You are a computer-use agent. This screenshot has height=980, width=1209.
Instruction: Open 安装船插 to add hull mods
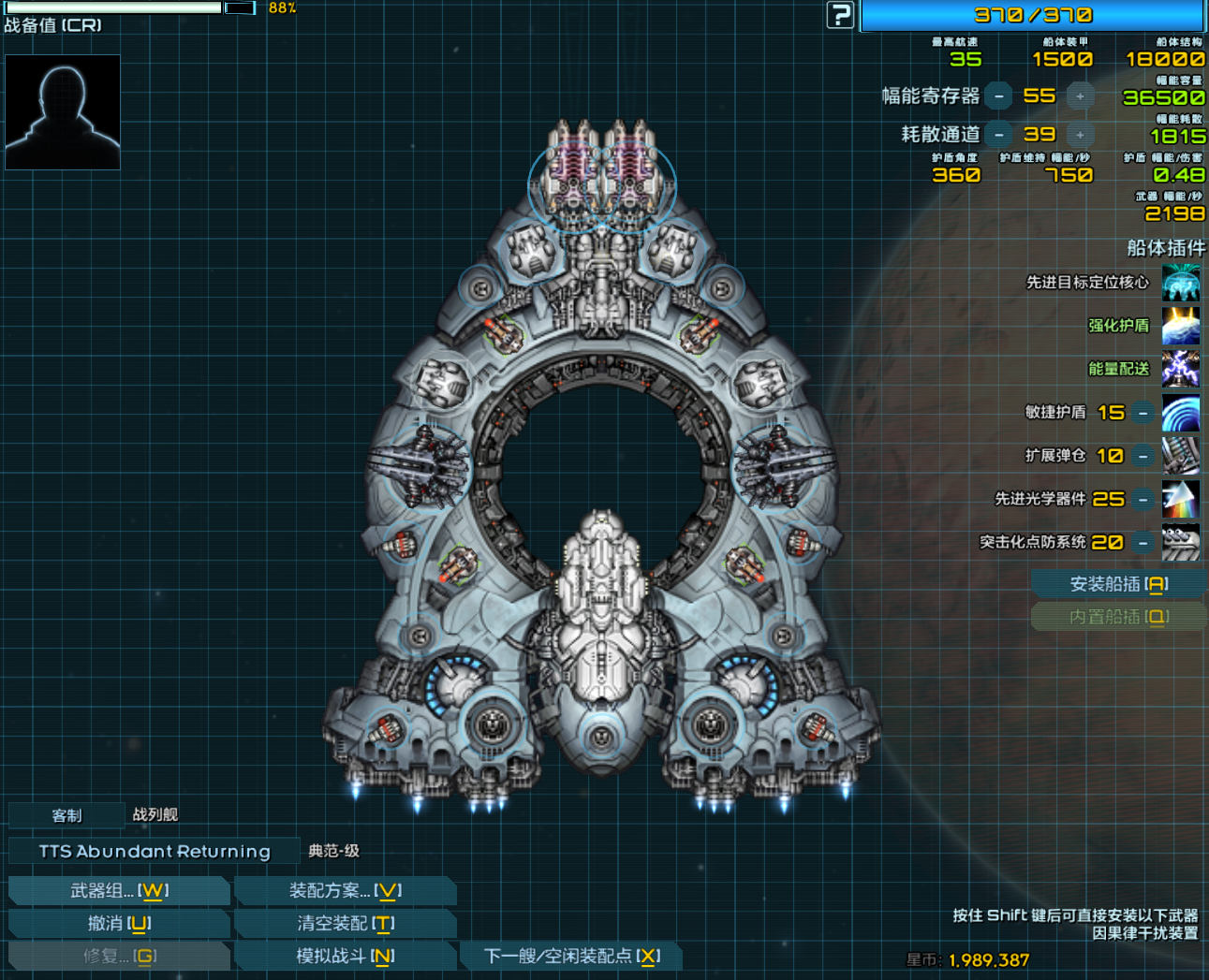[x=1118, y=585]
